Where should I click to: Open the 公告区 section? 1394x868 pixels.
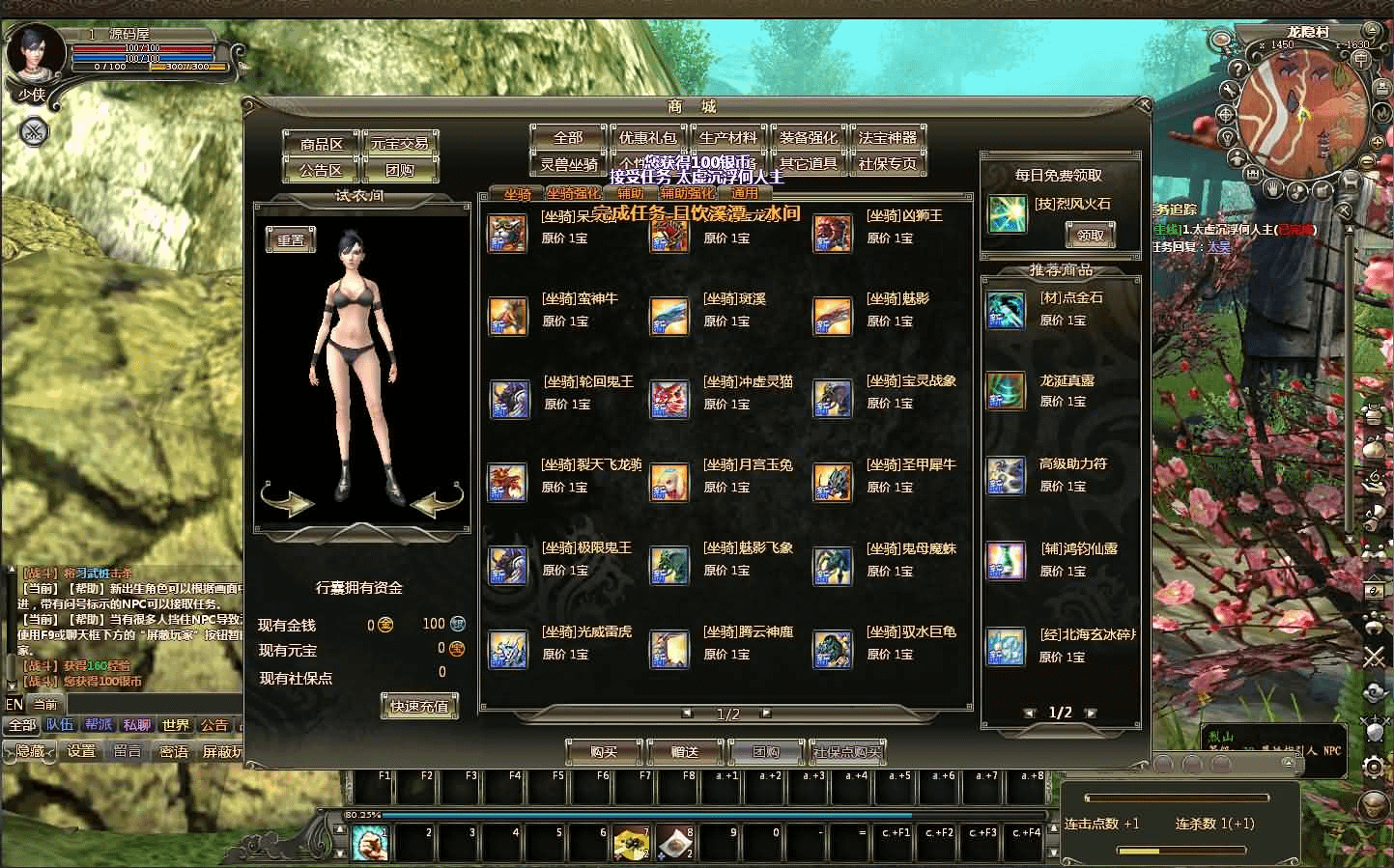[x=322, y=170]
